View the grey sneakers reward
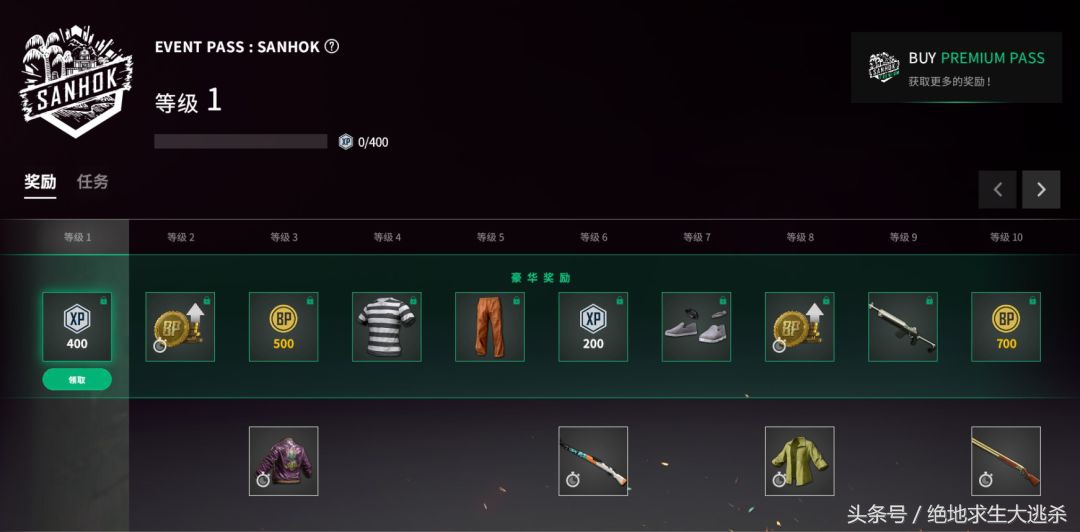 pos(696,327)
